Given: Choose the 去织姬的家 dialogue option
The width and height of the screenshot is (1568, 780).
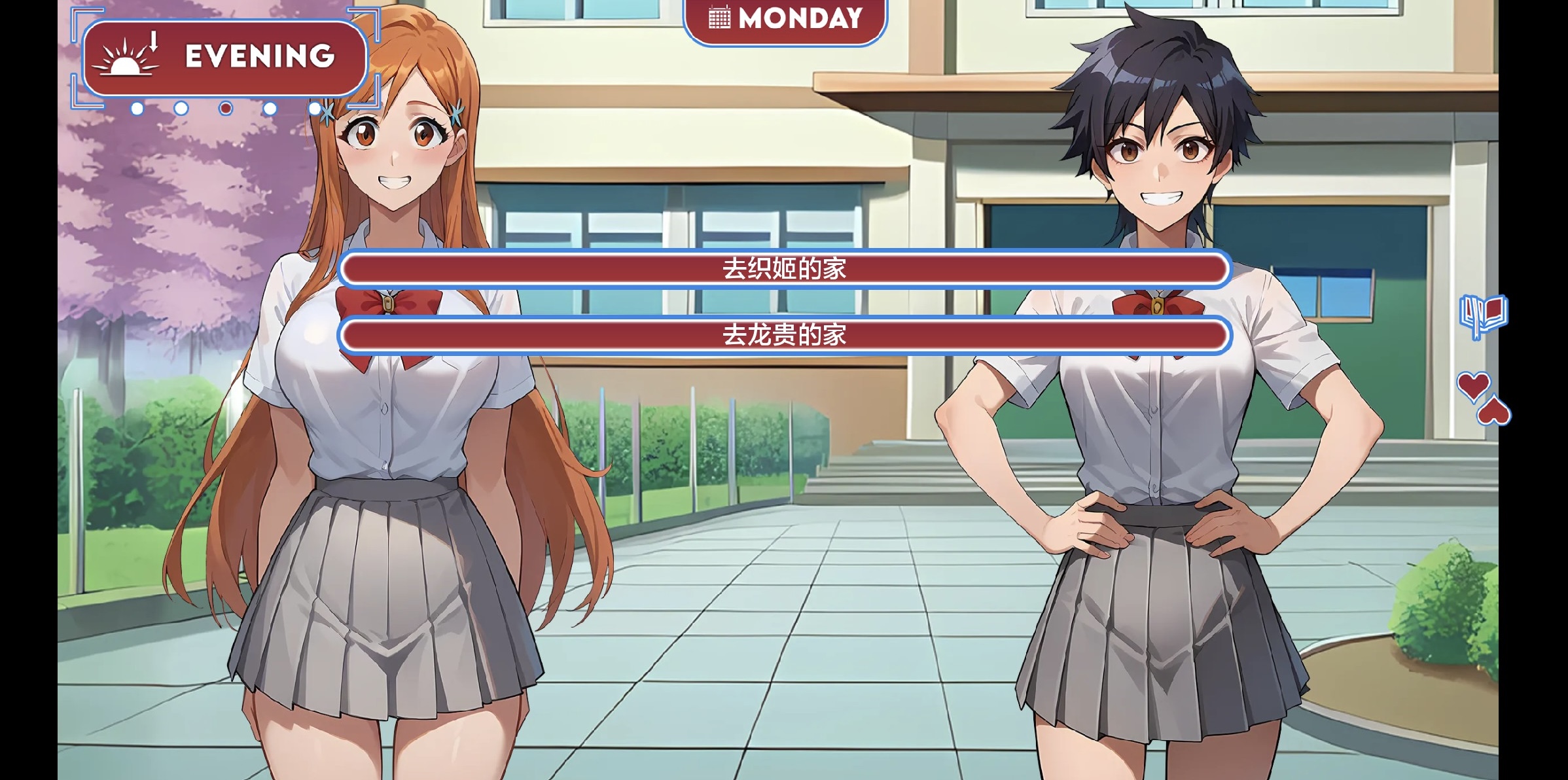Looking at the screenshot, I should click(x=784, y=269).
